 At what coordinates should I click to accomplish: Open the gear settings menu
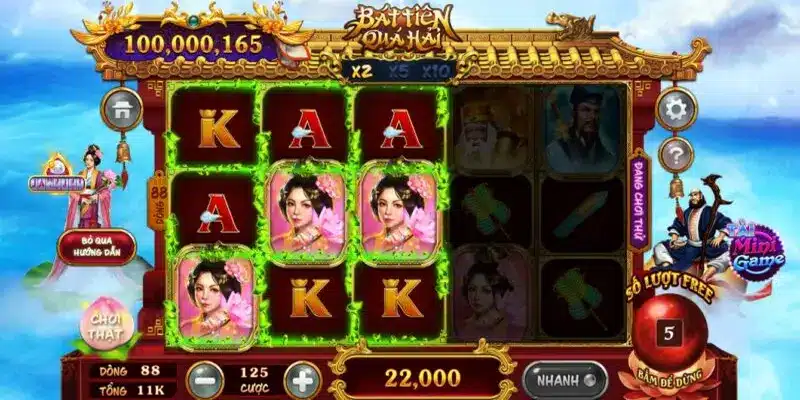click(677, 110)
